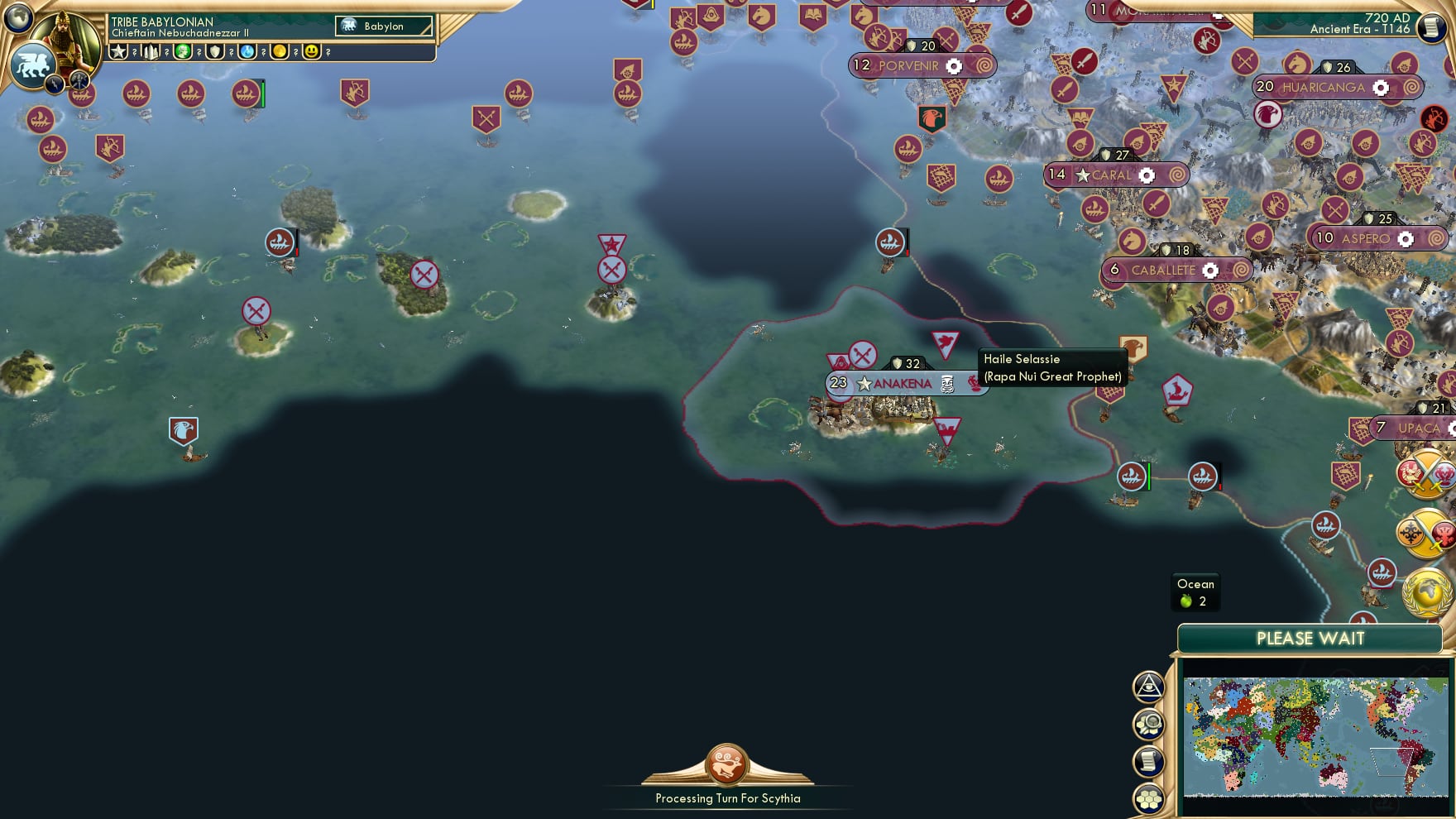Open the Babylon civilization selector at top
1456x819 pixels.
click(382, 26)
